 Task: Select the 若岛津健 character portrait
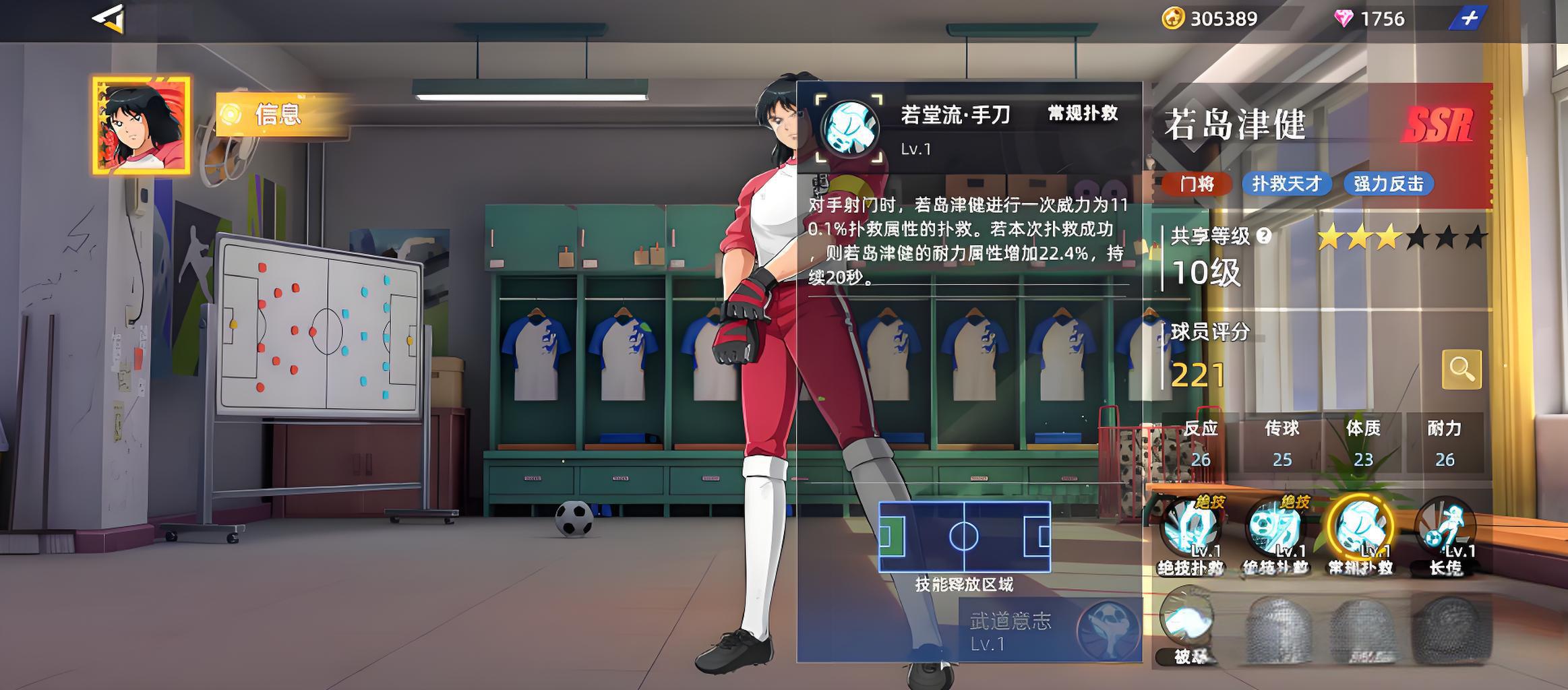142,125
